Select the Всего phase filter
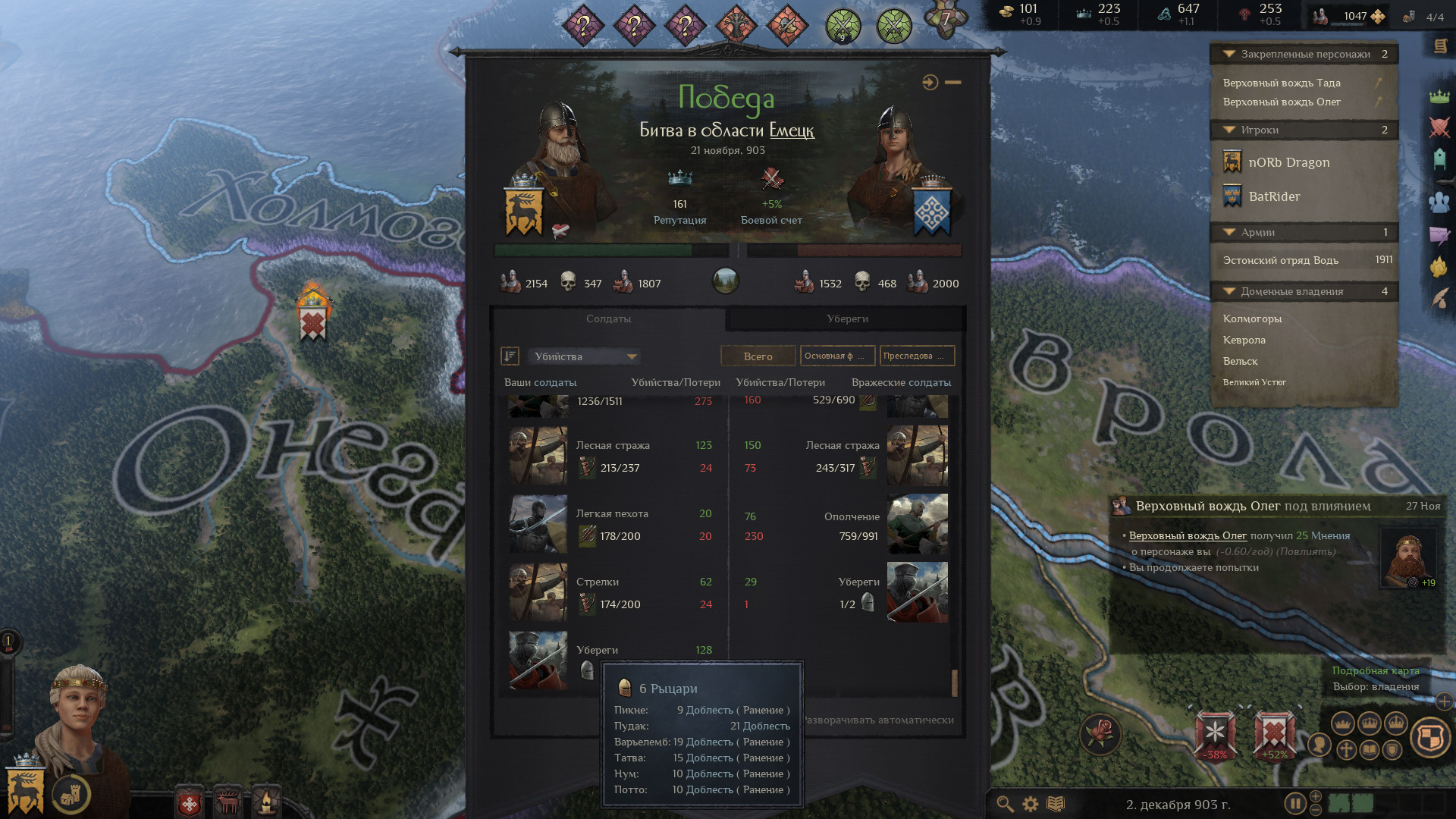 click(758, 356)
